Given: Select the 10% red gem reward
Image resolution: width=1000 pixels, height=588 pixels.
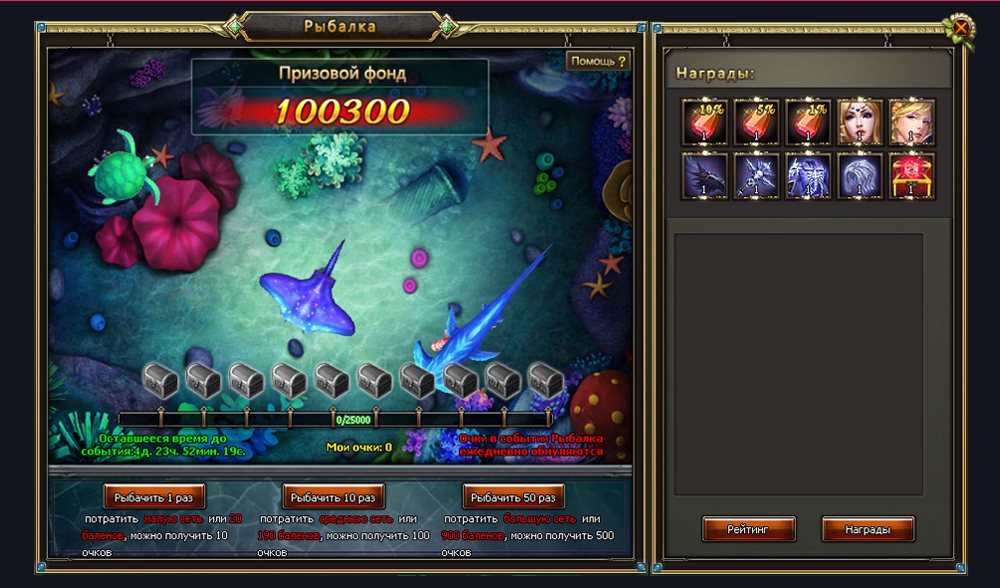Looking at the screenshot, I should click(704, 121).
